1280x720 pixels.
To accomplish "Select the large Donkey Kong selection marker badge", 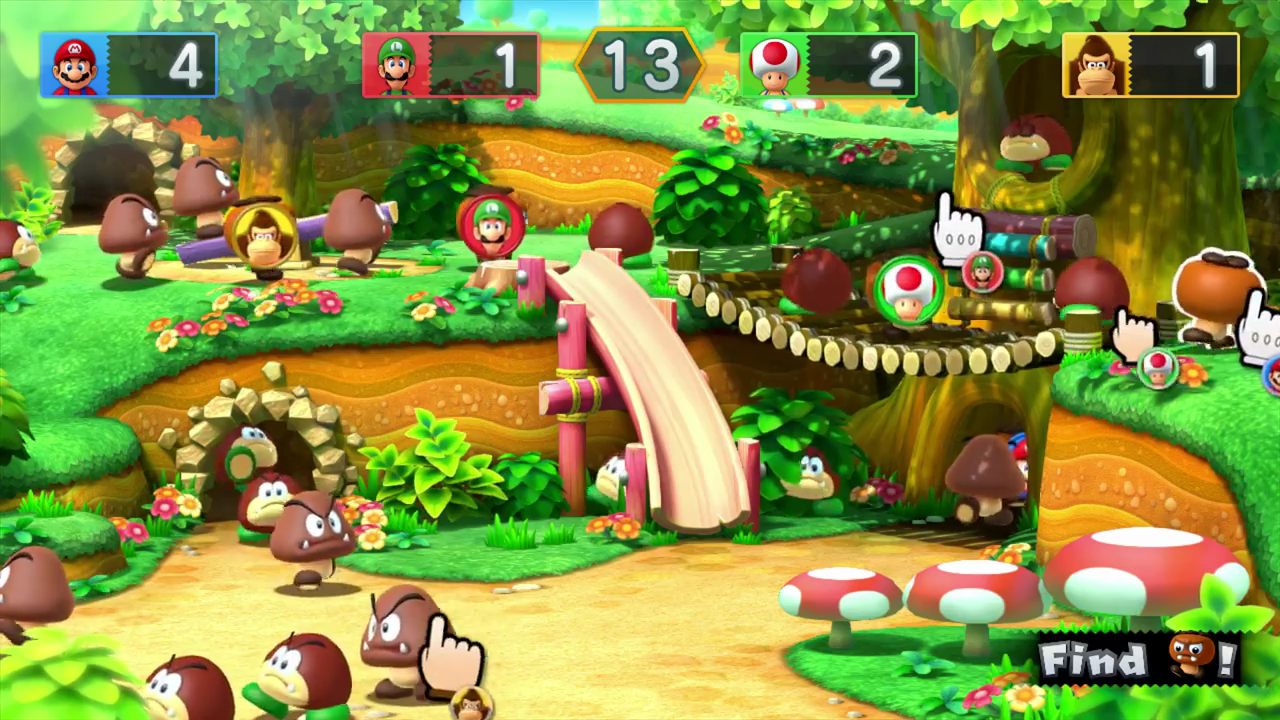I will 261,236.
